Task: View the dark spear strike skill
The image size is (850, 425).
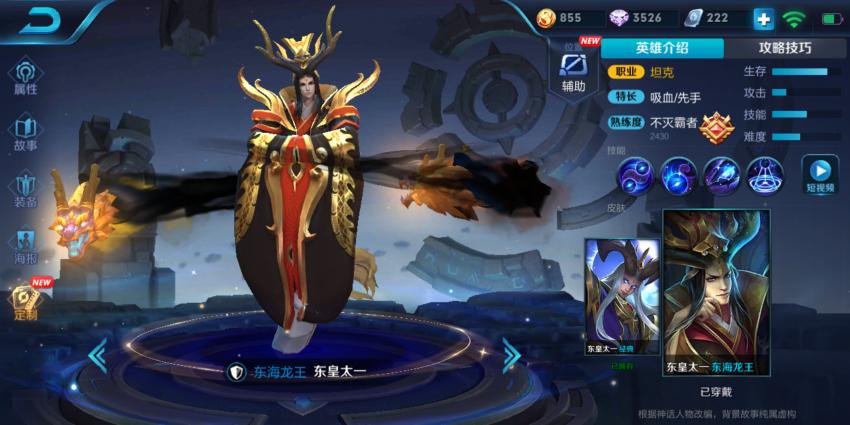Action: [722, 175]
